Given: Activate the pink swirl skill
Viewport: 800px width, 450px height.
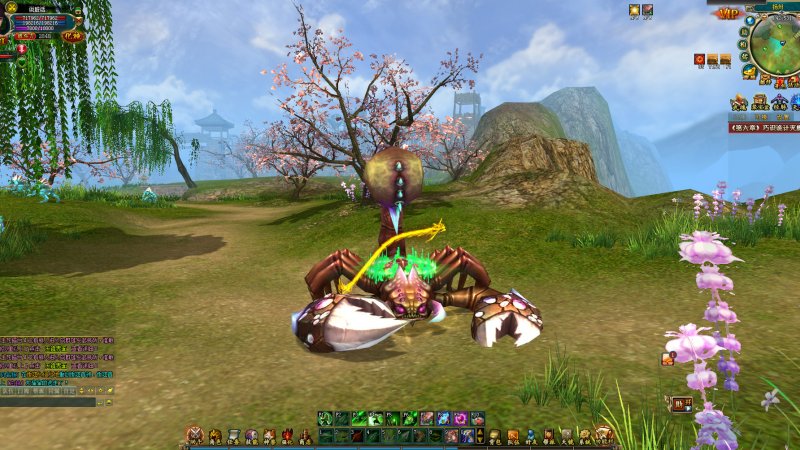Looking at the screenshot, I should coord(461,419).
